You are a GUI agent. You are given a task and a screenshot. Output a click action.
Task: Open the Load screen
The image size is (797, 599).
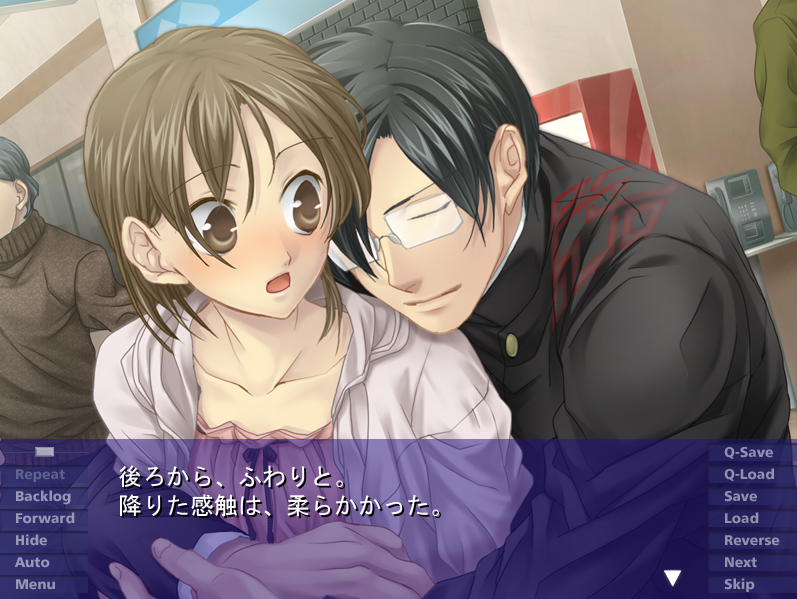click(x=741, y=519)
